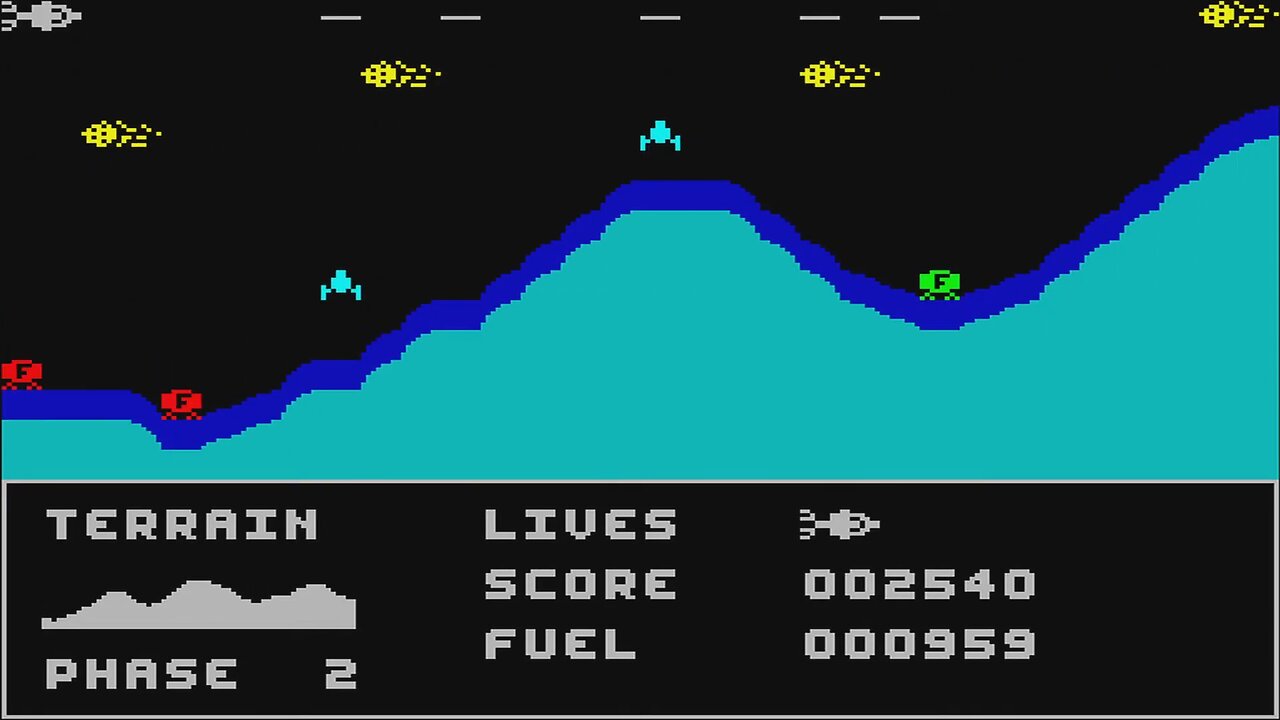The height and width of the screenshot is (720, 1280).
Task: Click the red fuel tank in the lower valley
Action: point(180,402)
